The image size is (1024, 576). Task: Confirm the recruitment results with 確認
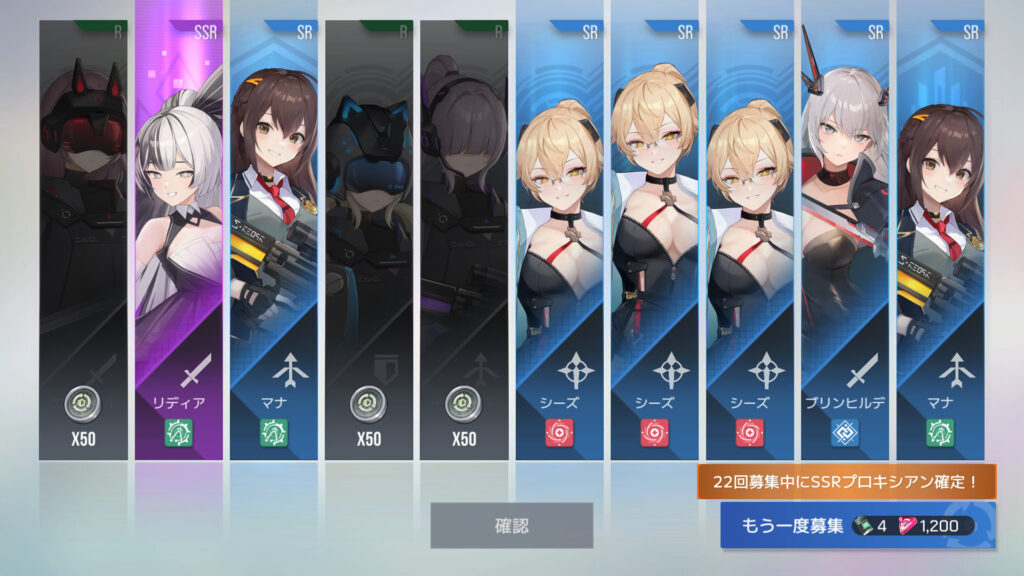click(511, 525)
